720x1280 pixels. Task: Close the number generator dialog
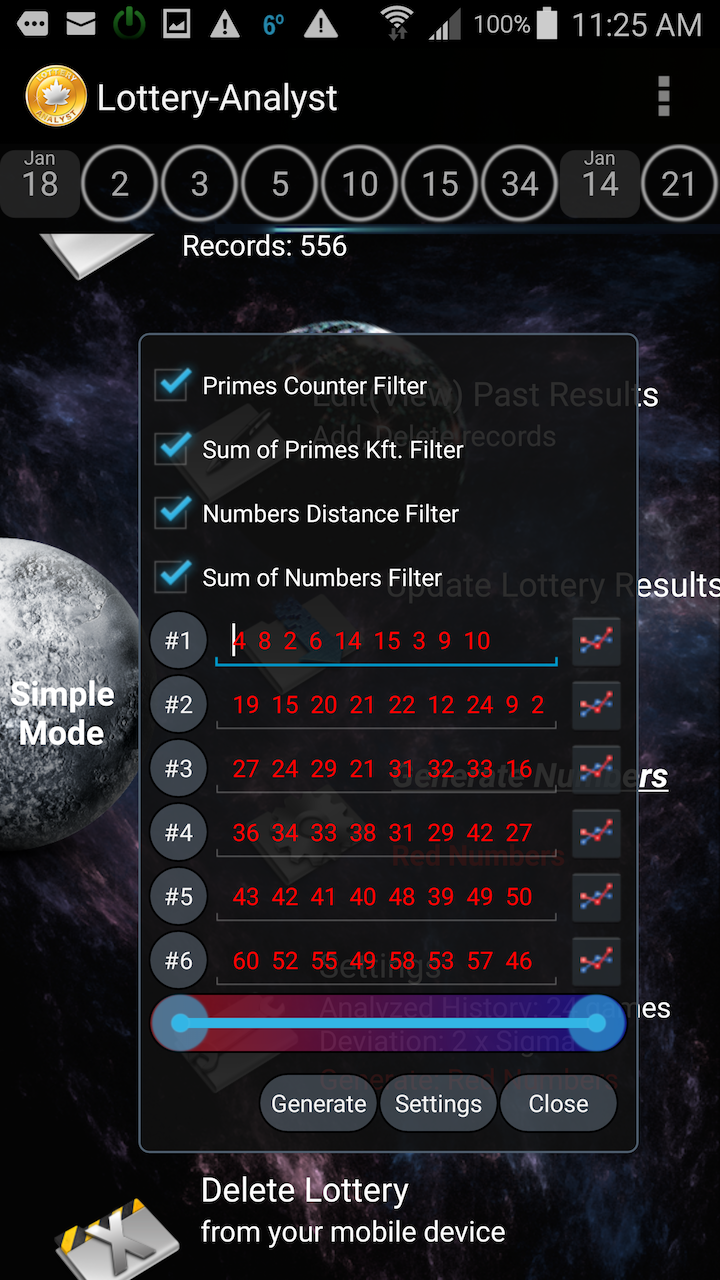pyautogui.click(x=558, y=1104)
